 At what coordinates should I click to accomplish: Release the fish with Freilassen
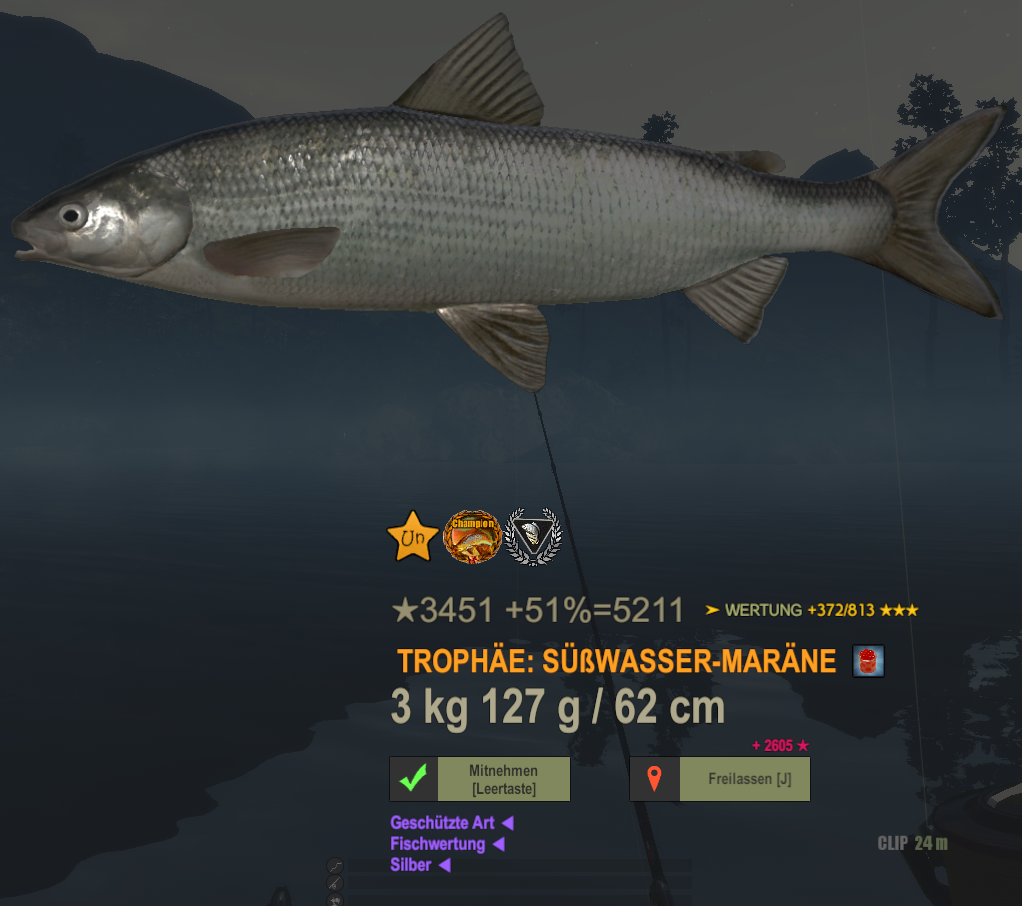(720, 779)
